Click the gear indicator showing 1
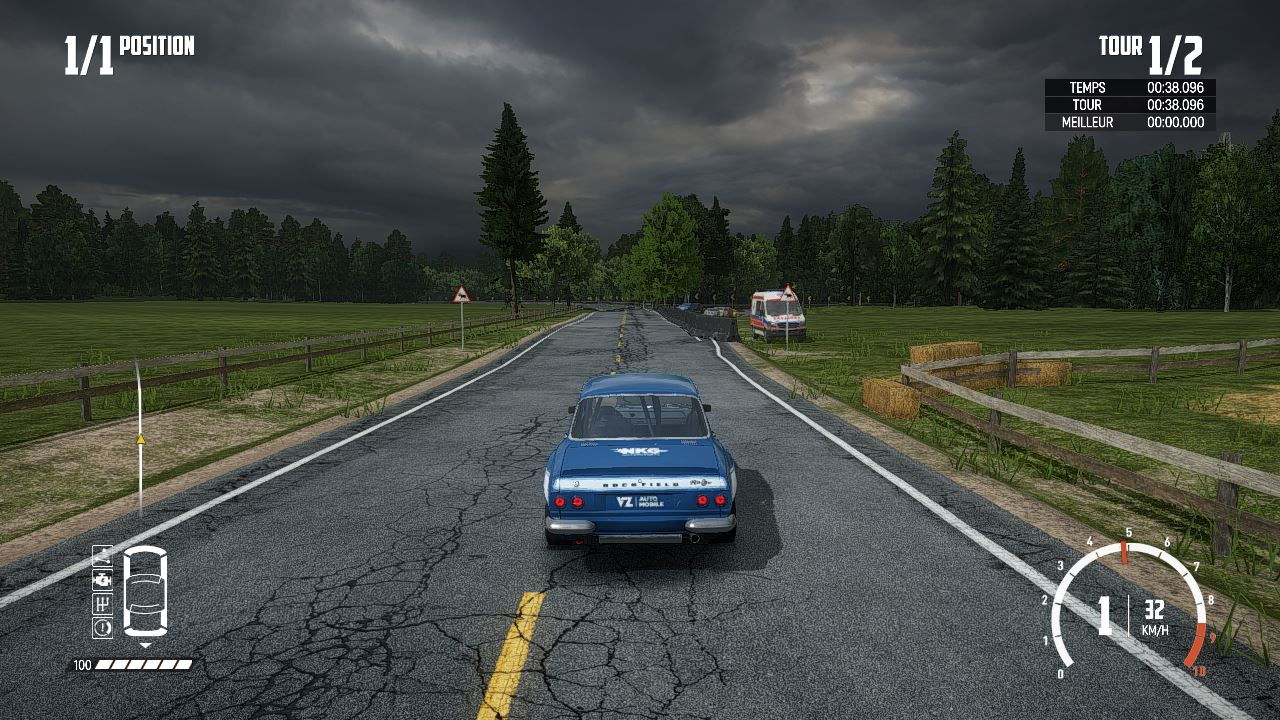Screen dimensions: 1280x720 click(1103, 617)
